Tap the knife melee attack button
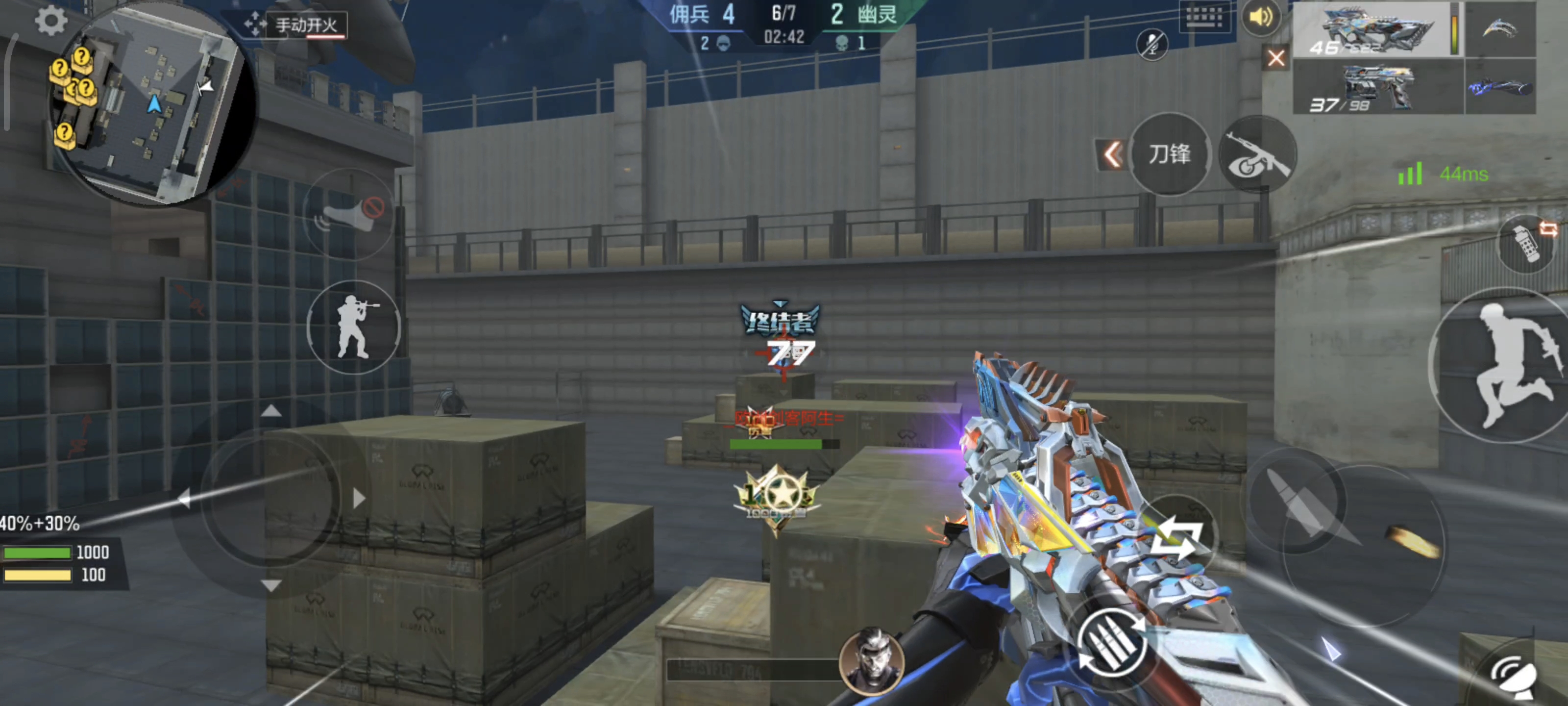The width and height of the screenshot is (1568, 706). [x=1297, y=501]
